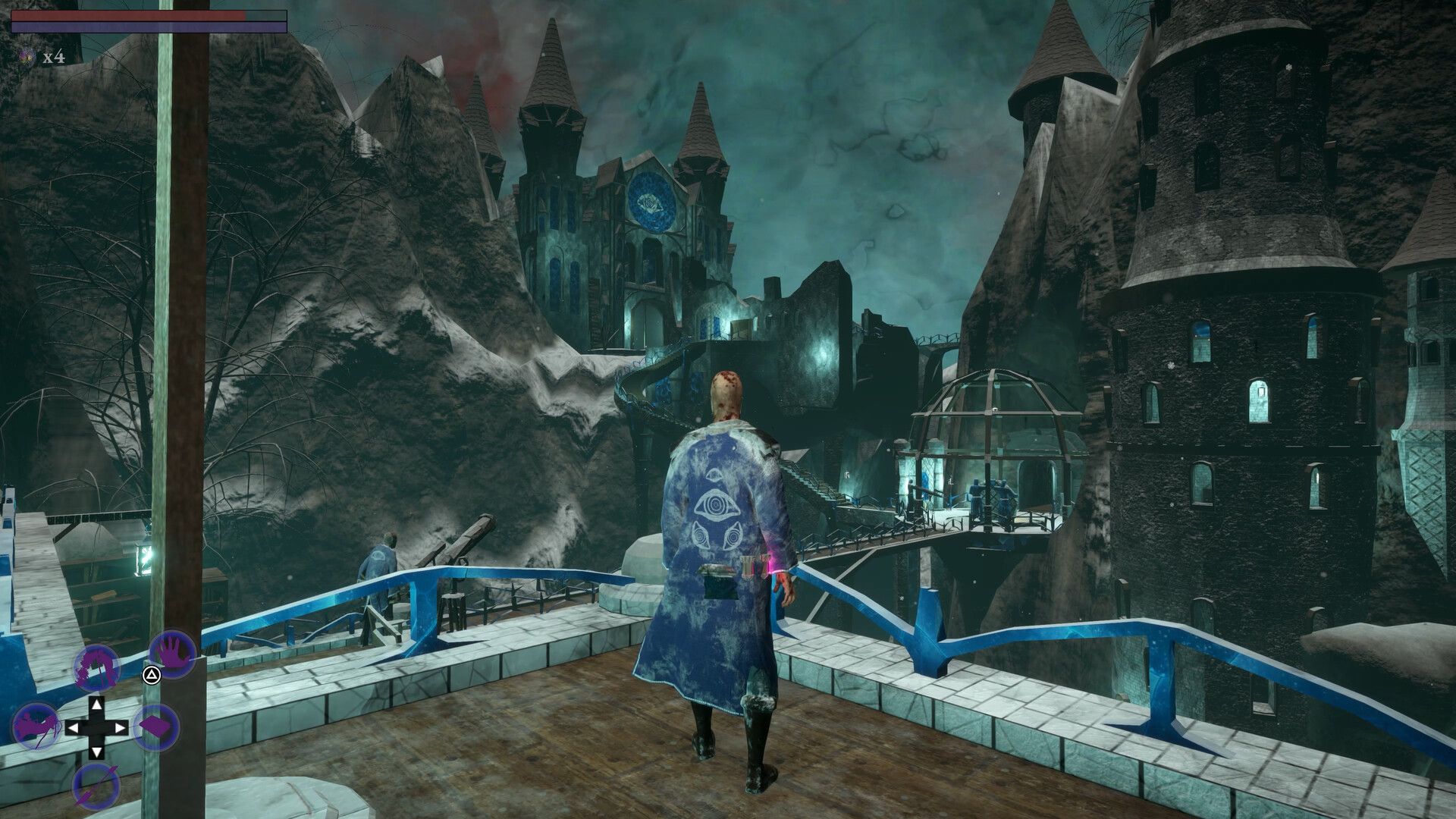The height and width of the screenshot is (819, 1456).
Task: Choose the diamond-shaped ability icon on the right
Action: point(157,727)
